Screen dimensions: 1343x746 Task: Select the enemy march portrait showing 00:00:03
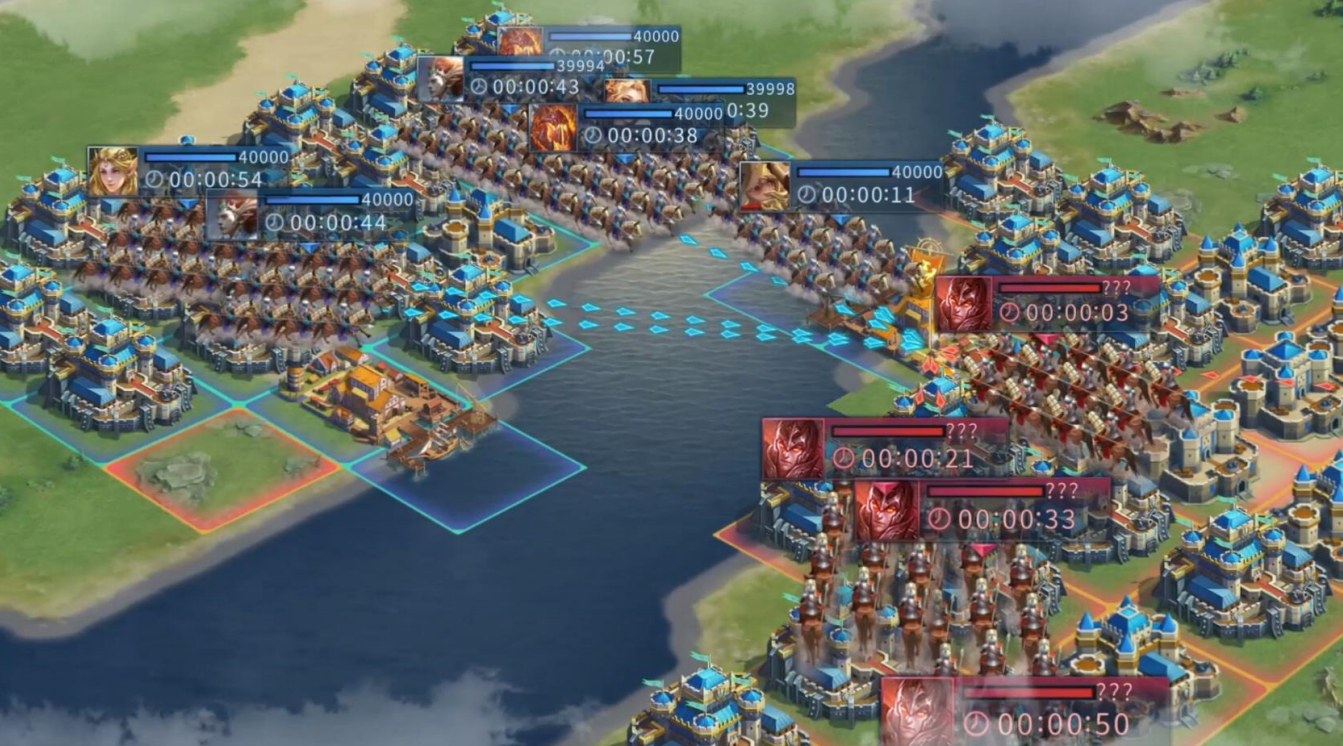964,304
